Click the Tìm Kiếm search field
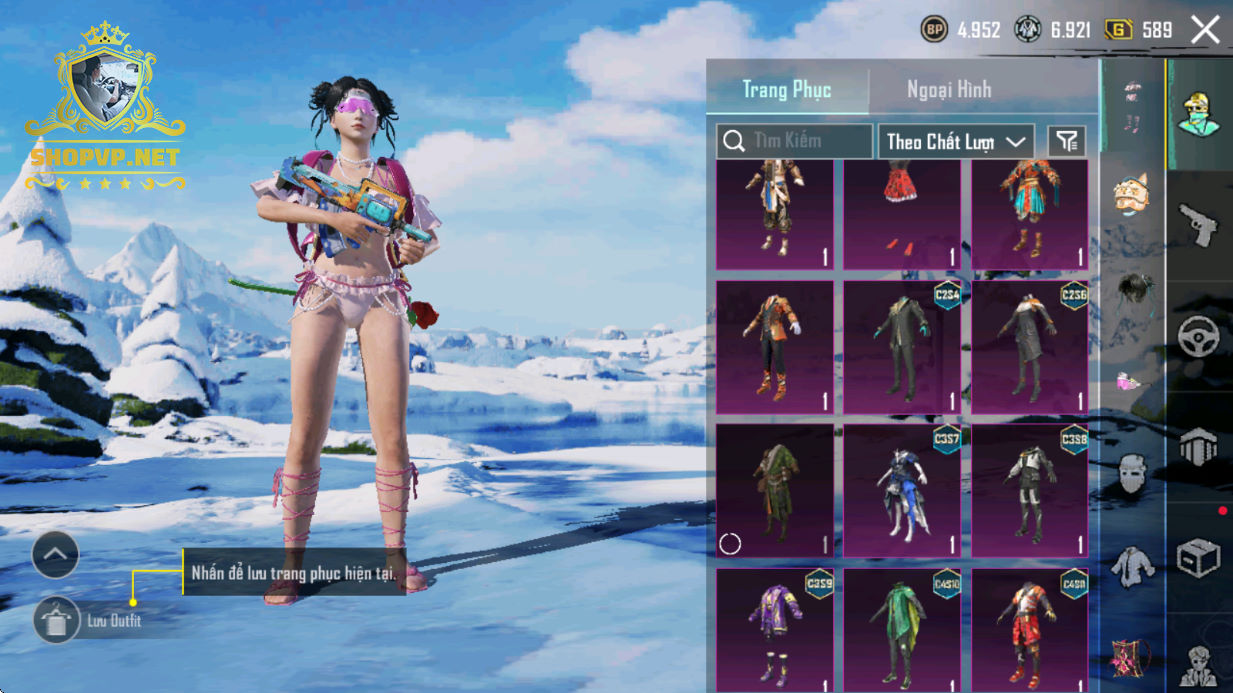Viewport: 1233px width, 693px height. point(794,141)
